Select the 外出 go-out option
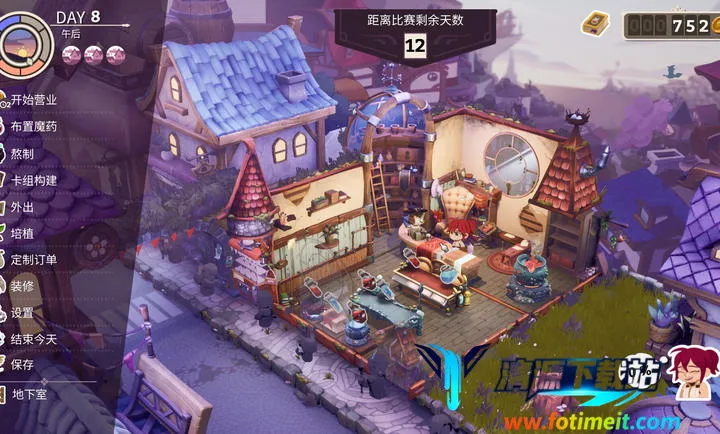This screenshot has height=434, width=720. 22,206
